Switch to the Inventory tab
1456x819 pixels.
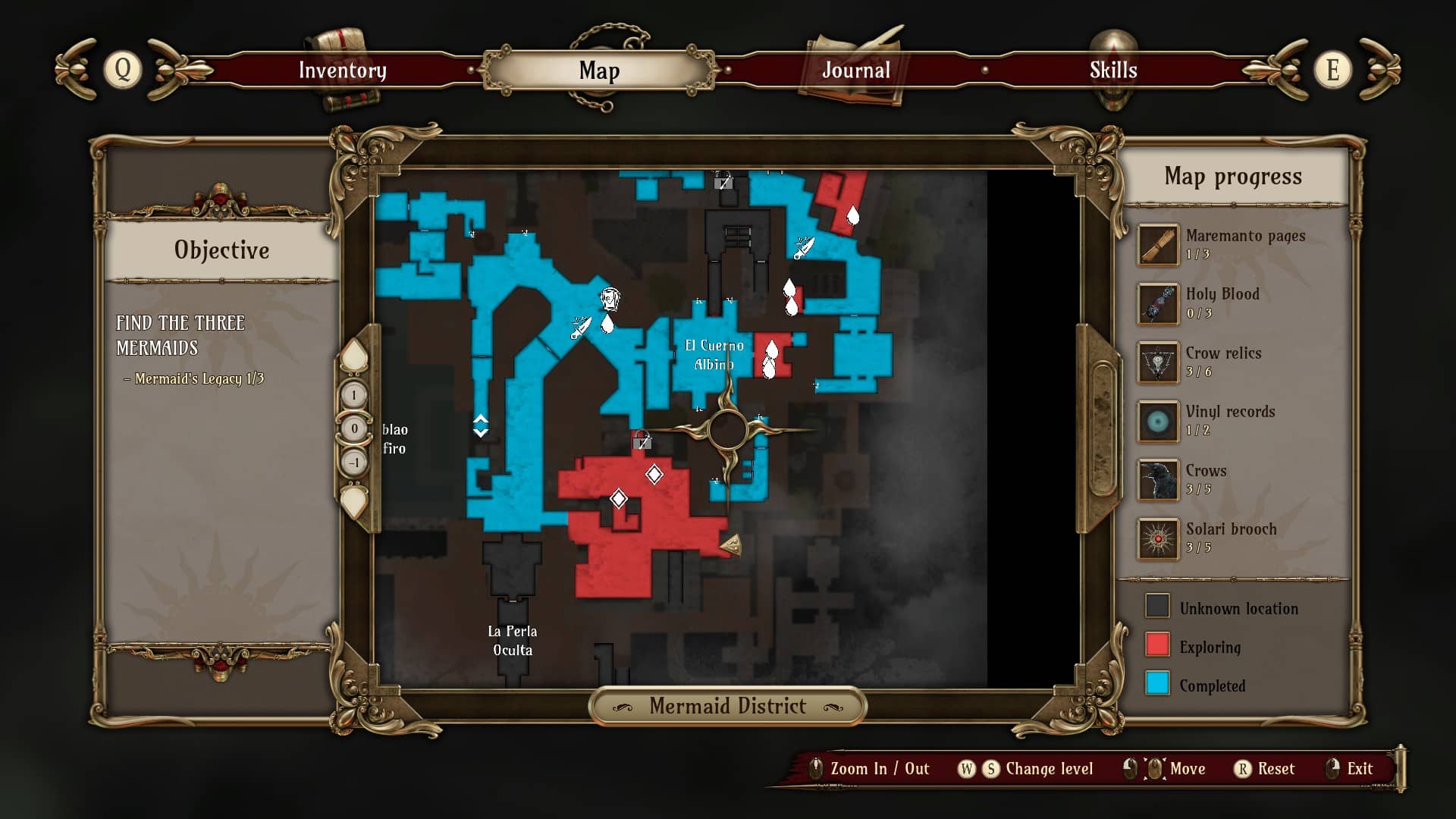(x=342, y=71)
